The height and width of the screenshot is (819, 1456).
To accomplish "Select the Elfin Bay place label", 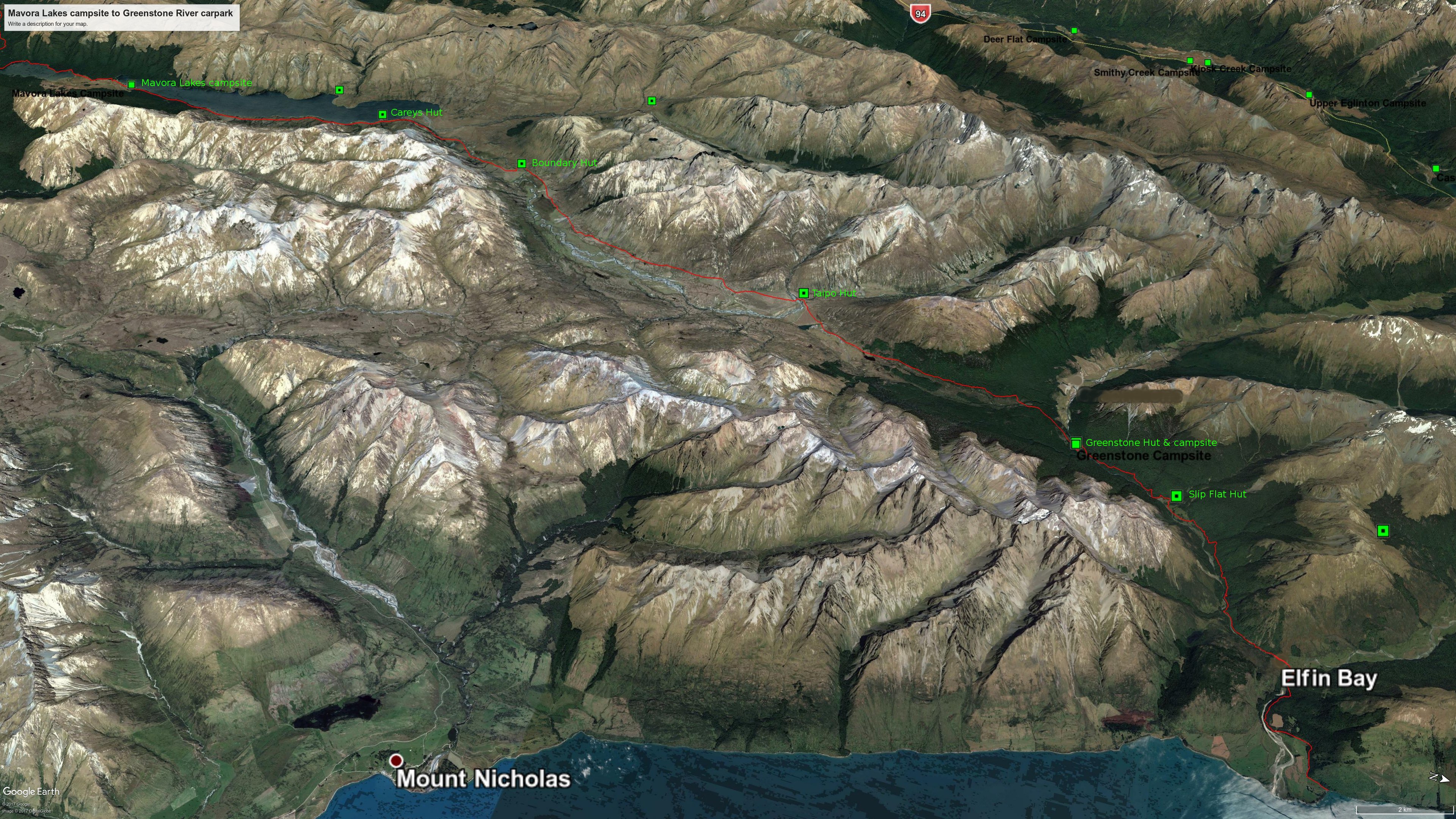I will (1328, 678).
